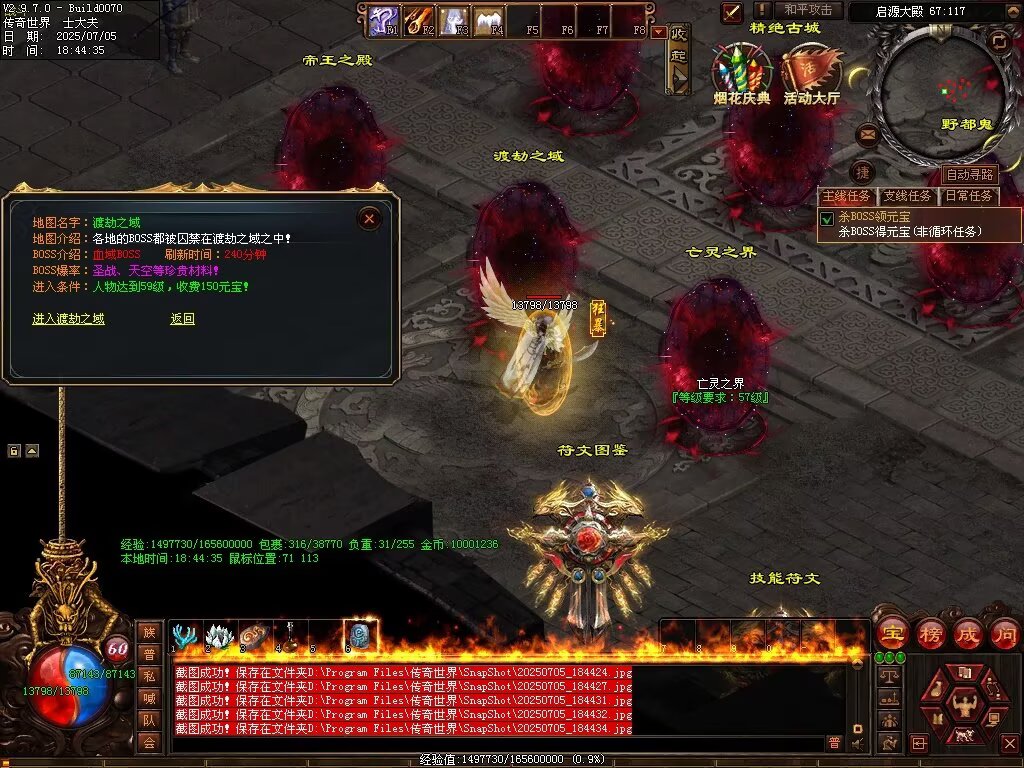Image resolution: width=1024 pixels, height=768 pixels.
Task: Toggle the 杀BOSS领元宝 quest checkbox
Action: click(x=827, y=218)
